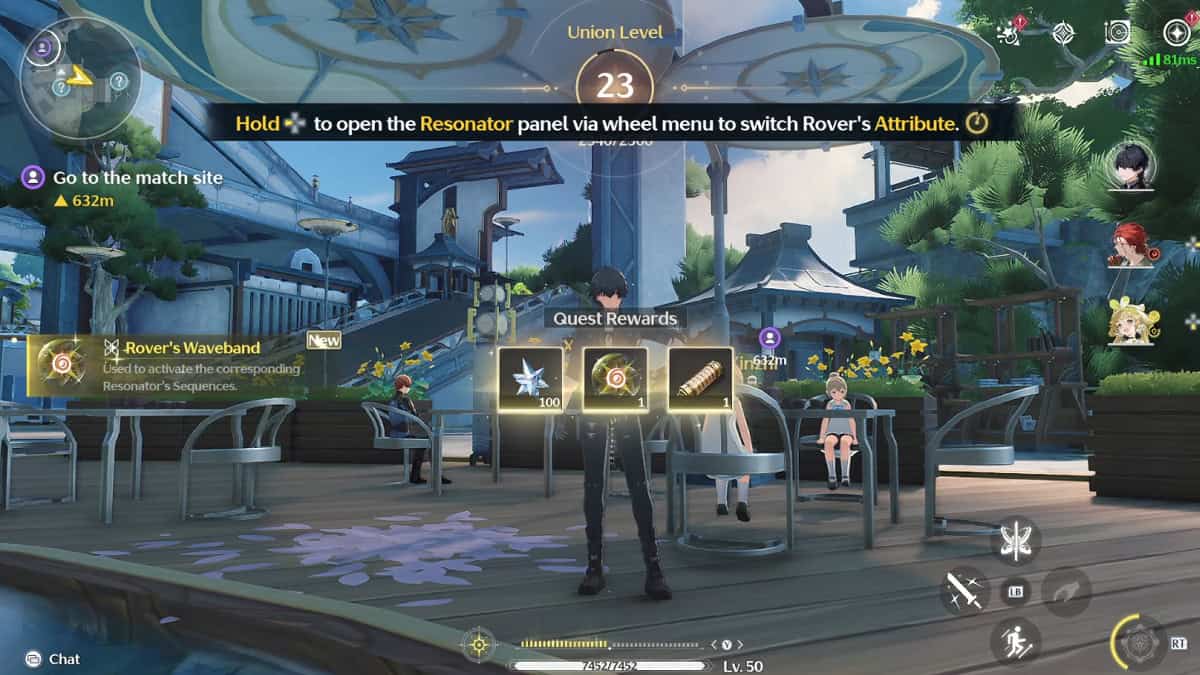Use the sword attack button
Viewport: 1200px width, 675px height.
click(x=965, y=590)
